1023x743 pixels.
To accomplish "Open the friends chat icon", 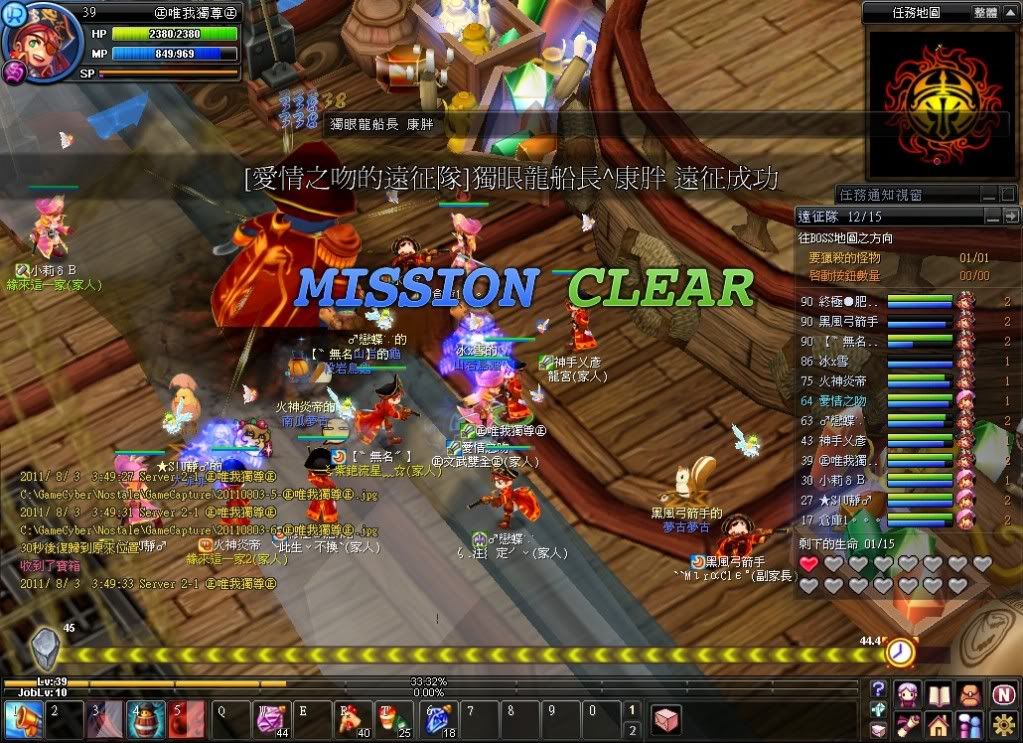I will (970, 724).
